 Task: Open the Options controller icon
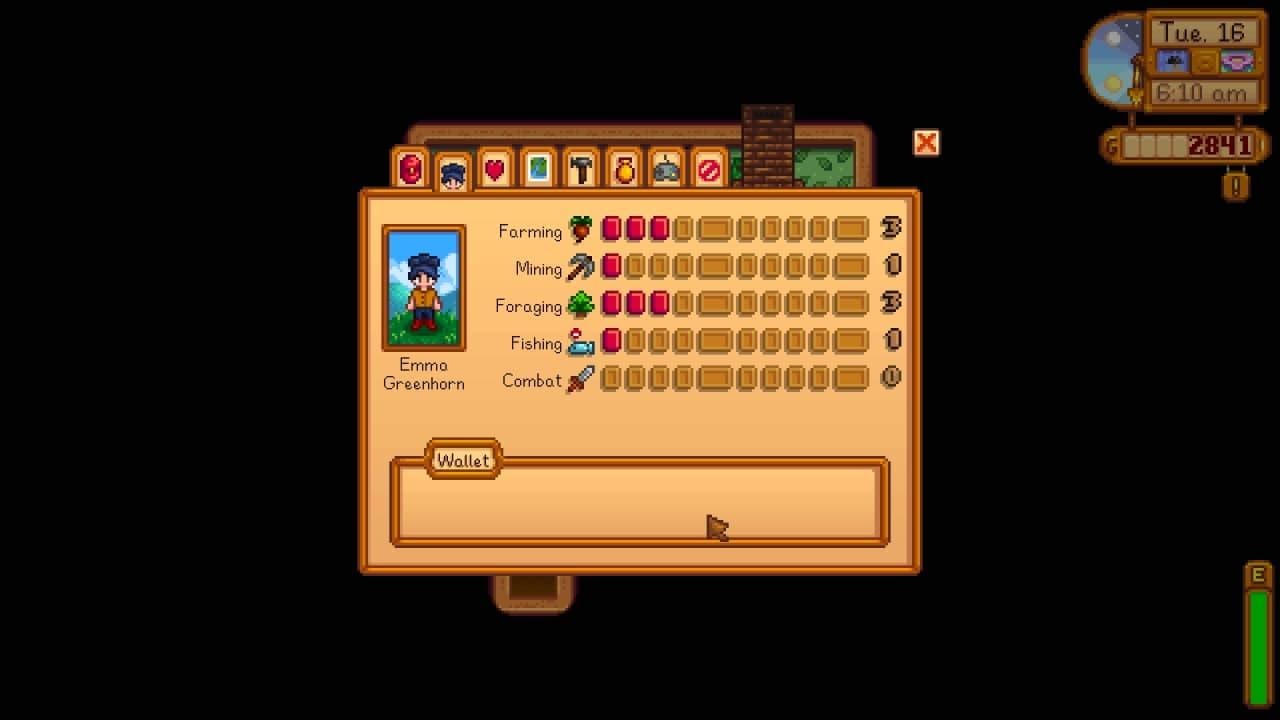coord(665,169)
